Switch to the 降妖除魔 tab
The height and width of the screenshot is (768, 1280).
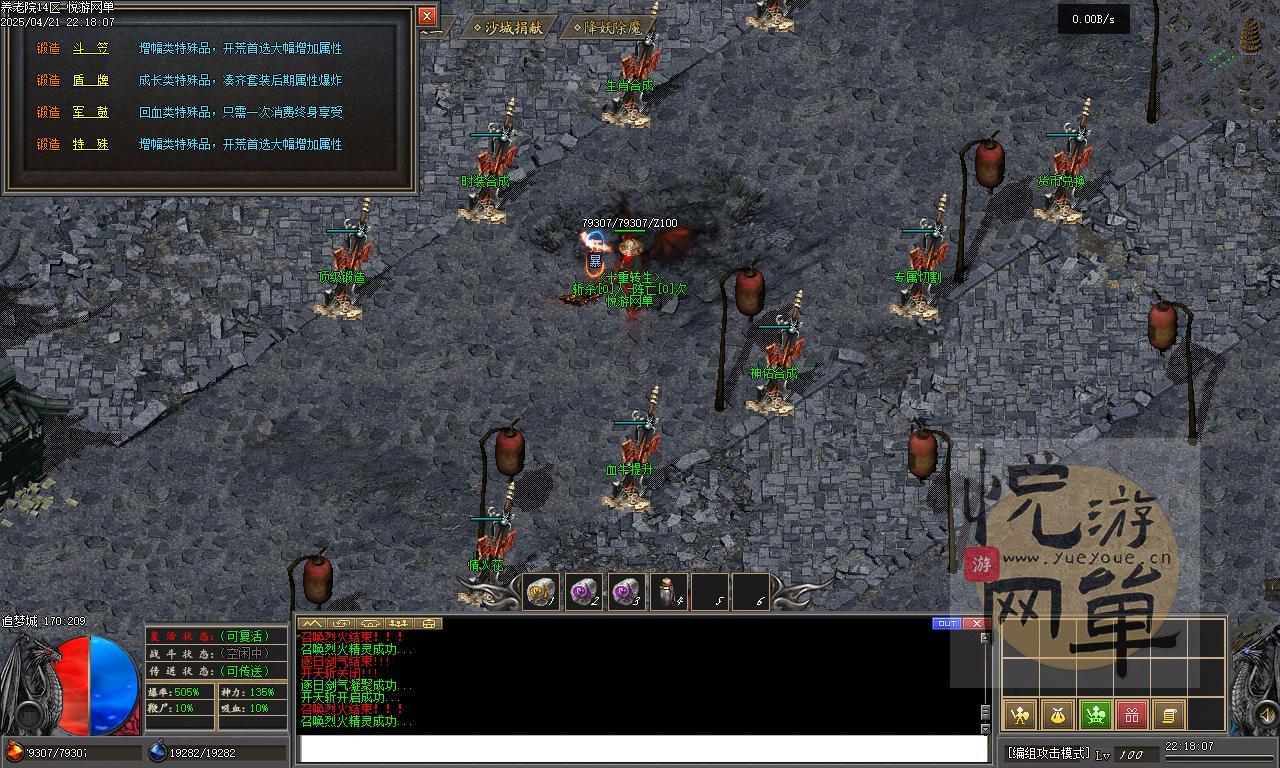tap(607, 28)
